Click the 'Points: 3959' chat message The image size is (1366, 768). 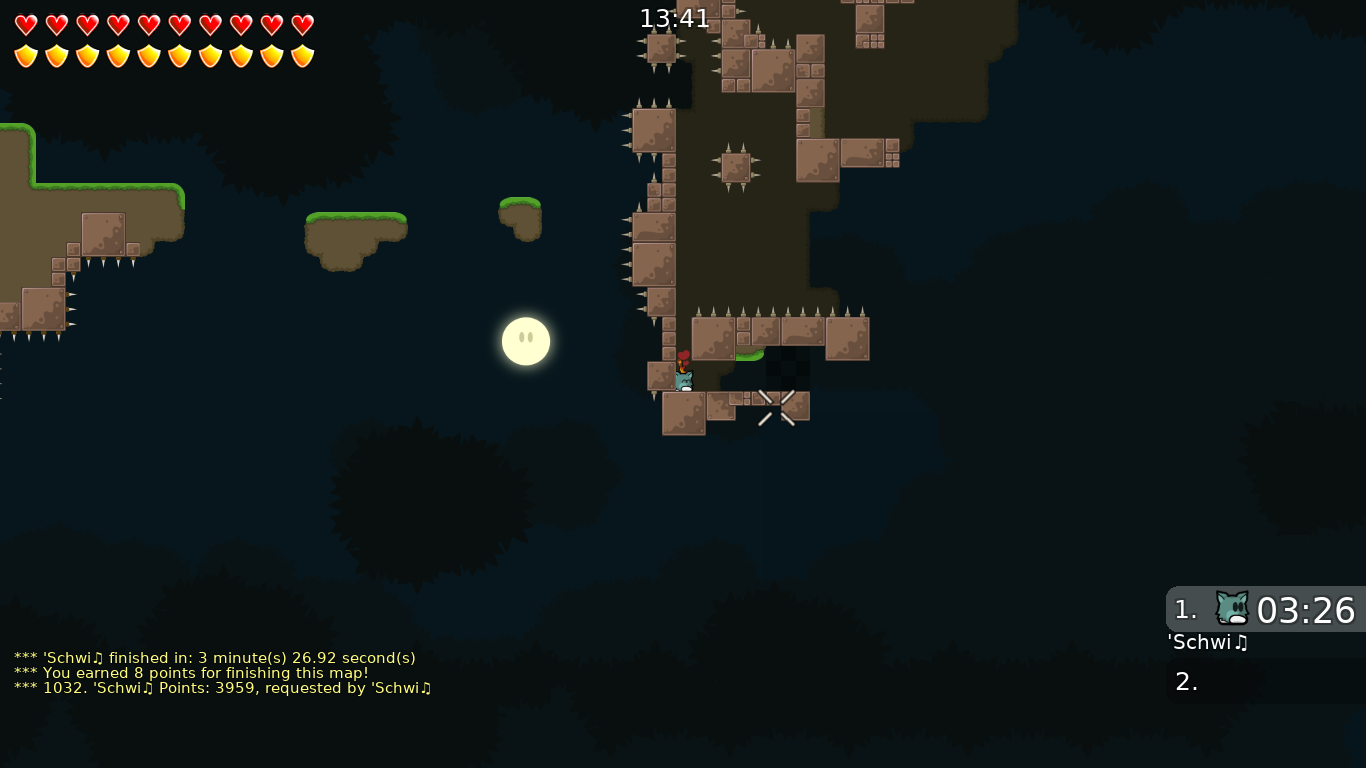coord(221,688)
